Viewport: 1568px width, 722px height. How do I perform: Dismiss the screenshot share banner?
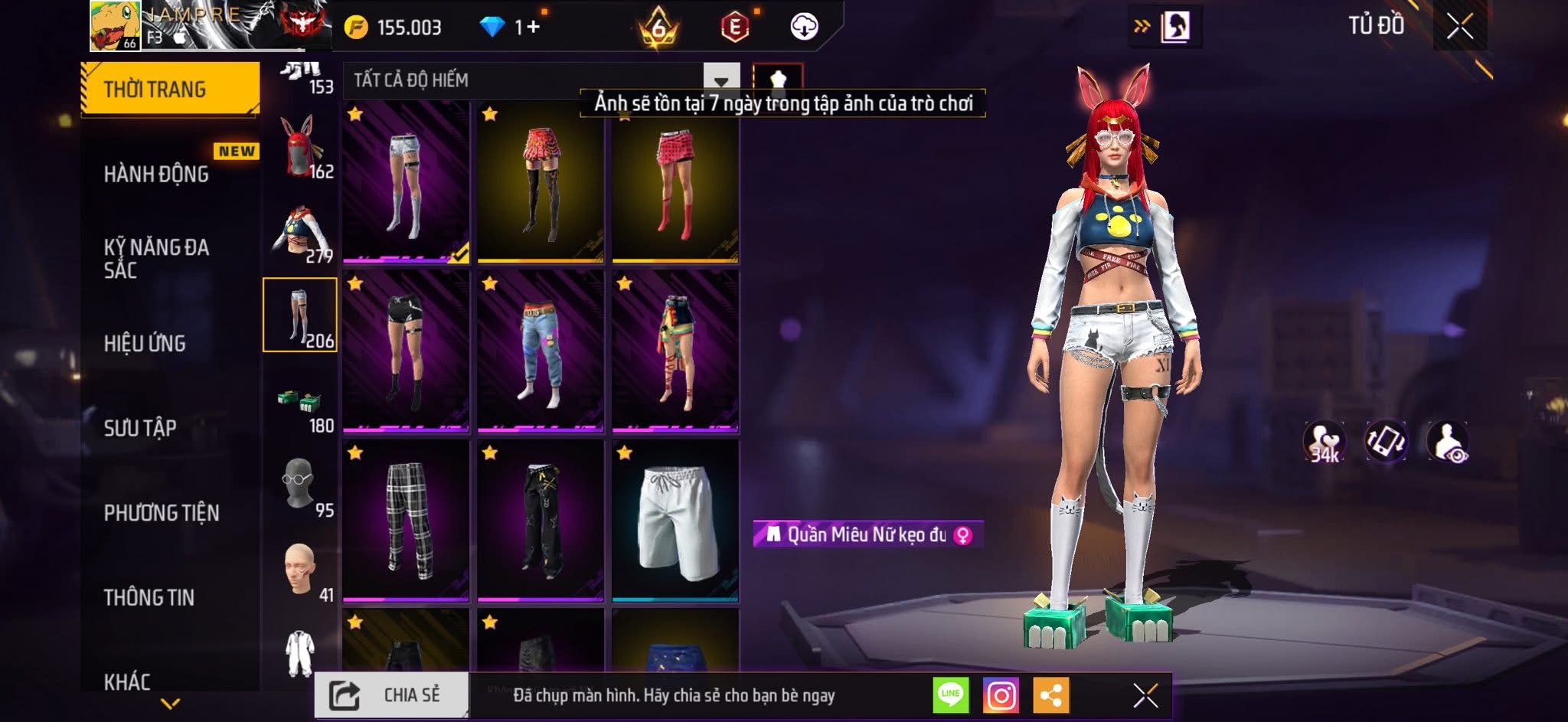tap(1145, 695)
